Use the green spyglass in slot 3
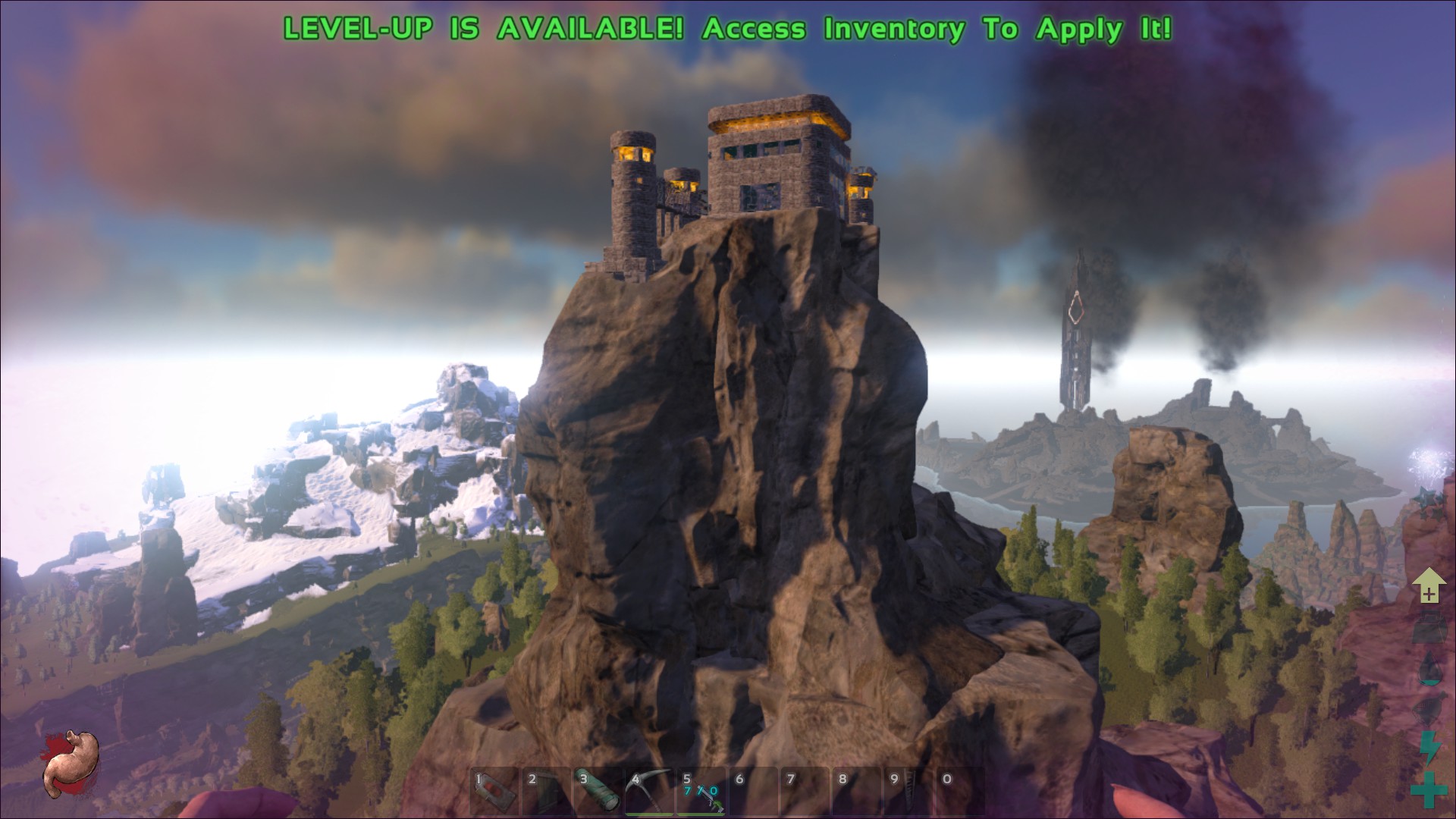 pos(598,792)
